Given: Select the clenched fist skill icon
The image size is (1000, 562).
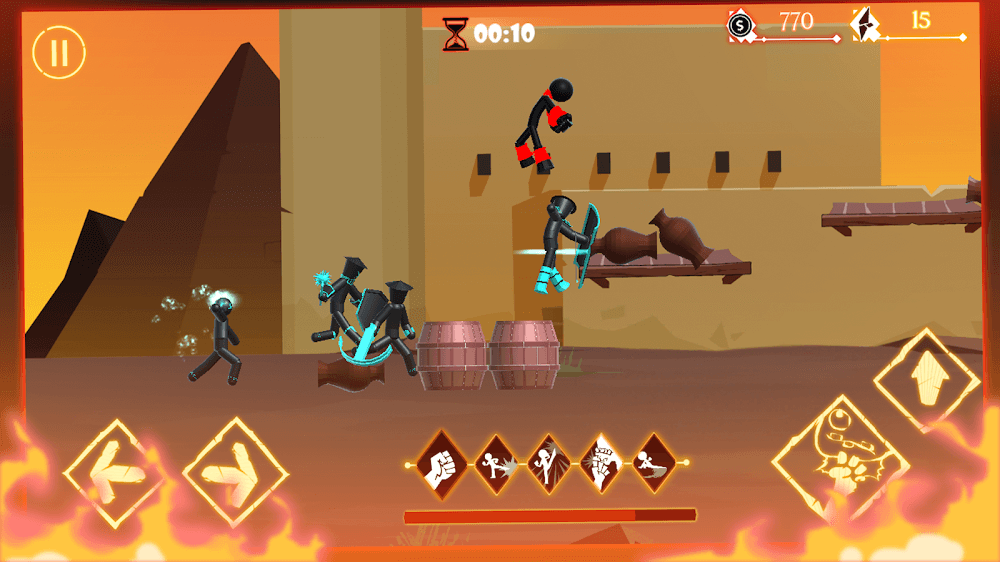Looking at the screenshot, I should [x=443, y=463].
